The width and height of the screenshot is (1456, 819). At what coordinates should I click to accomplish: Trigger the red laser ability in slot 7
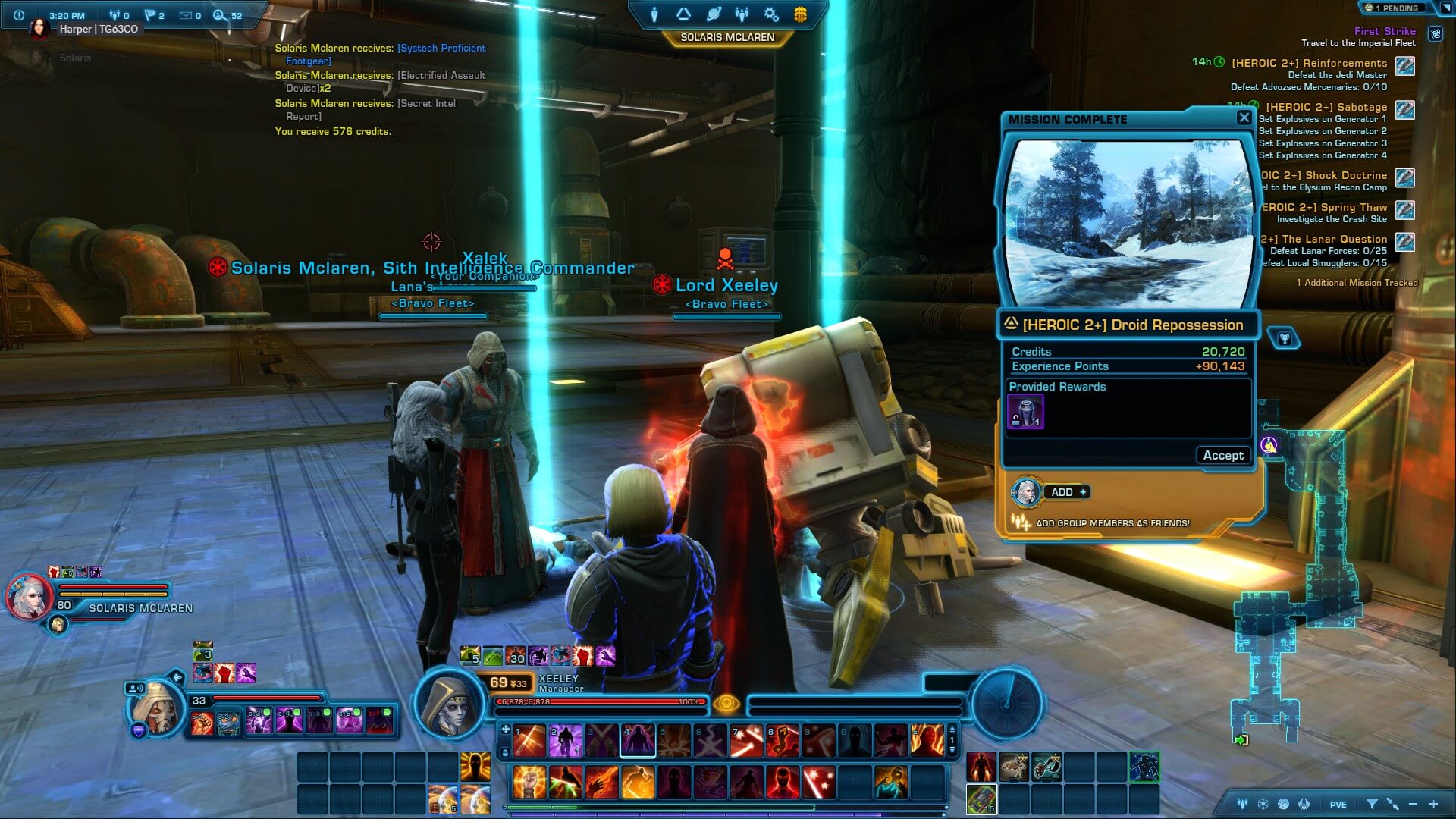(x=746, y=741)
